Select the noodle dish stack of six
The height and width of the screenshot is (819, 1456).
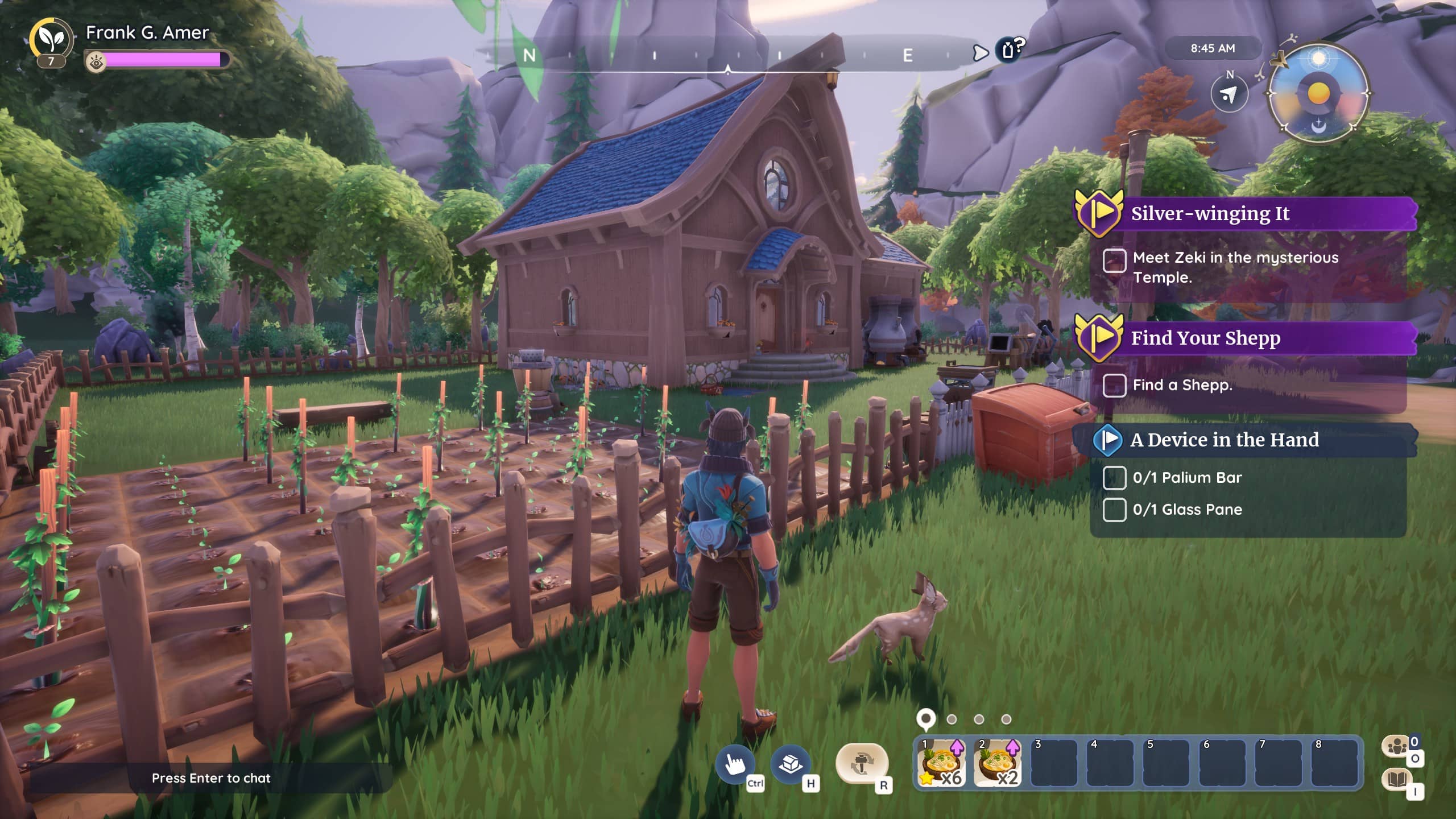coord(941,763)
